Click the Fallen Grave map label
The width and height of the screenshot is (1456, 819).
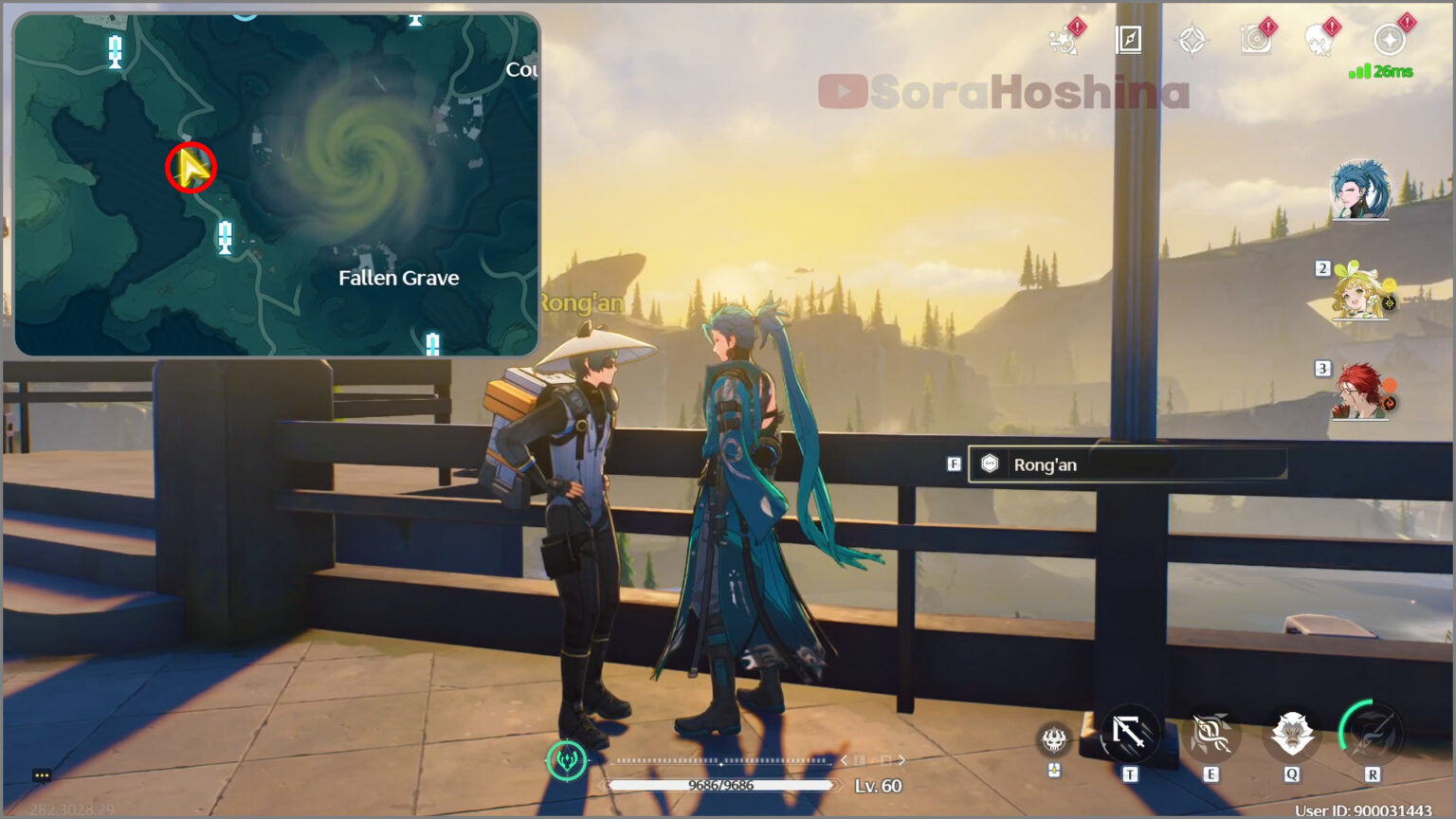[397, 278]
